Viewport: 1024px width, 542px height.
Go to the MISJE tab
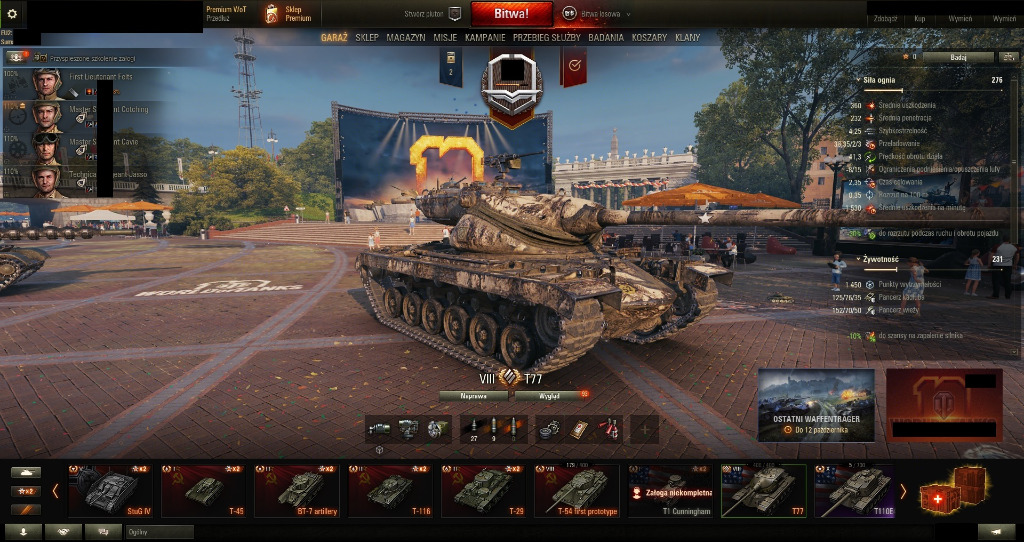point(445,37)
